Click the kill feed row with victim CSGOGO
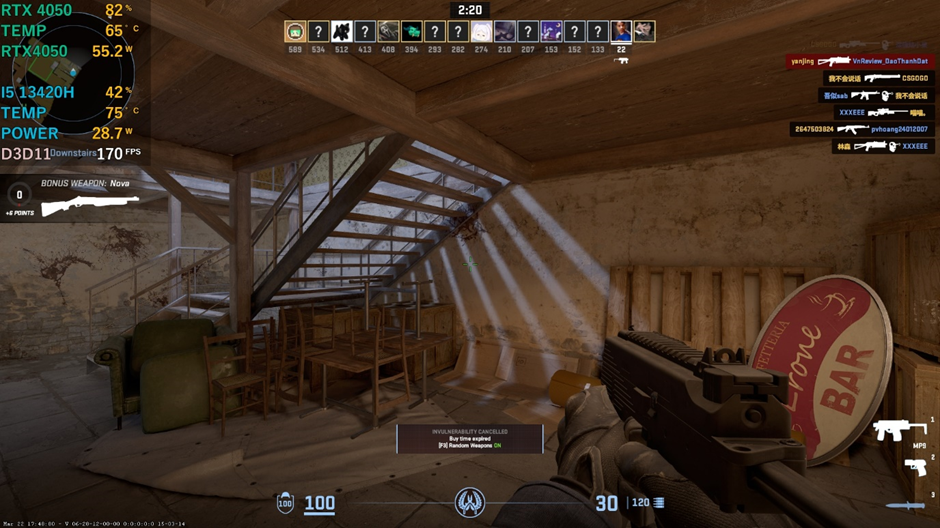The height and width of the screenshot is (528, 940). 878,78
